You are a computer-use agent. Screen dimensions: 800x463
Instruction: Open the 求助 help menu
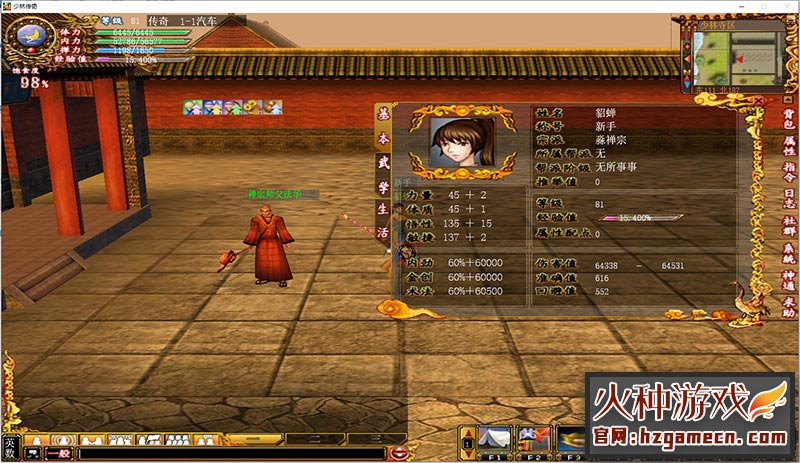[x=790, y=306]
